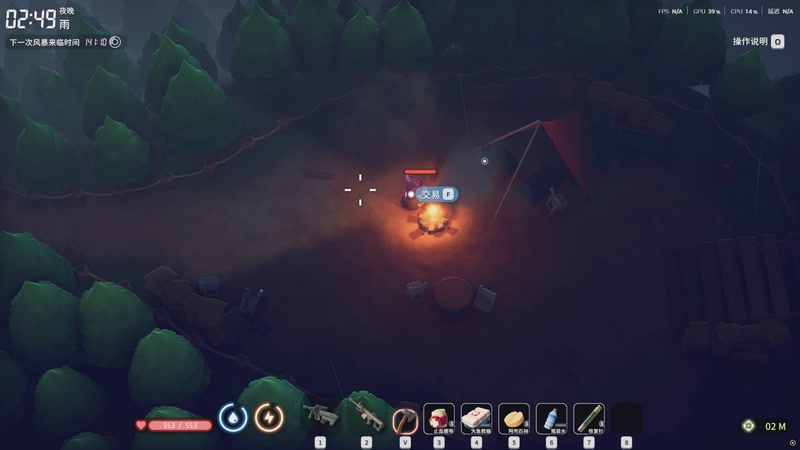Select the axe melee weapon slot
Viewport: 800px width, 450px height.
tap(405, 417)
